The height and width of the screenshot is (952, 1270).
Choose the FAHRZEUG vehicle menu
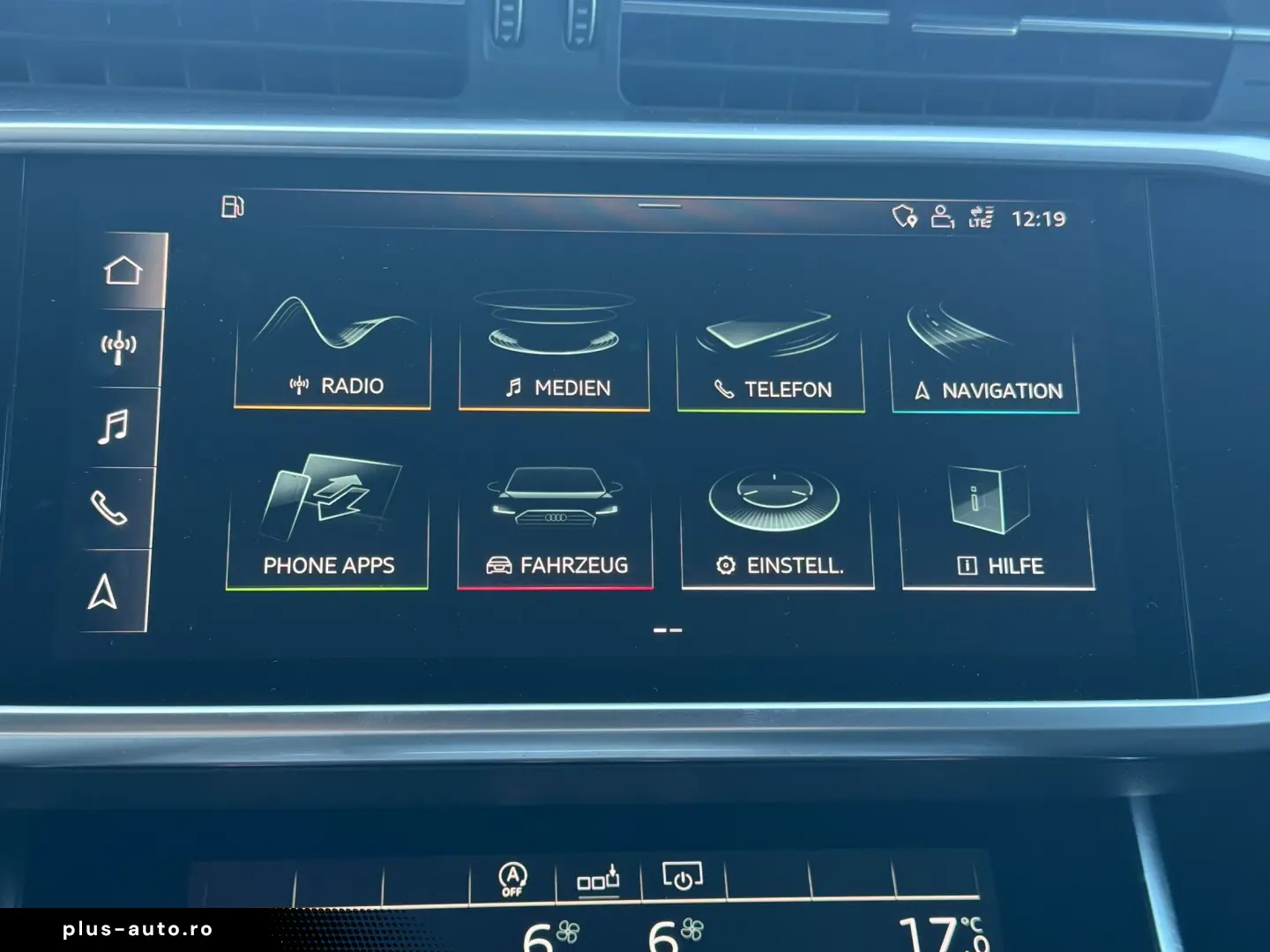click(555, 525)
